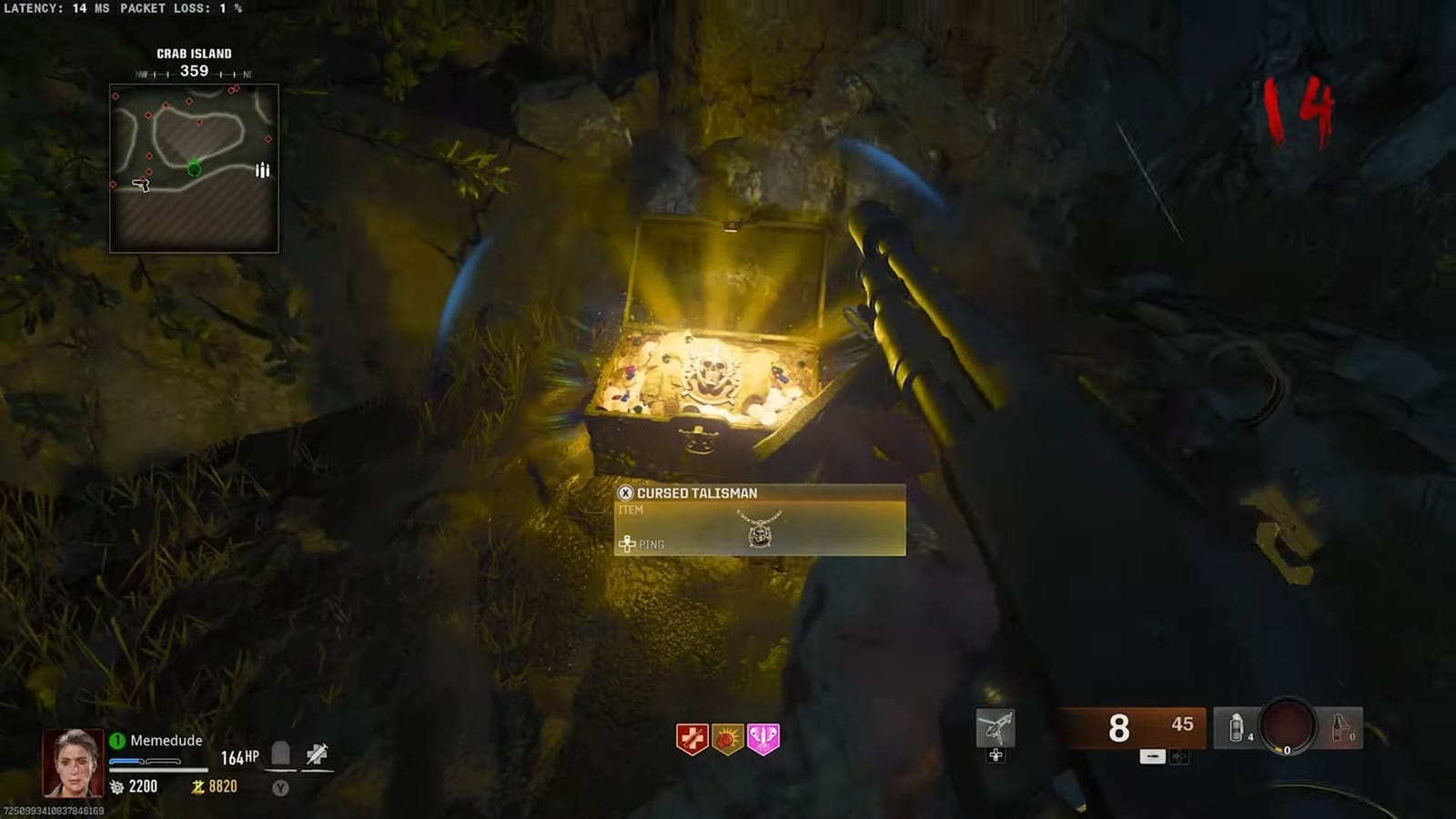Click the blue armor bar segment
Viewport: 1456px width, 819px height.
coord(126,762)
